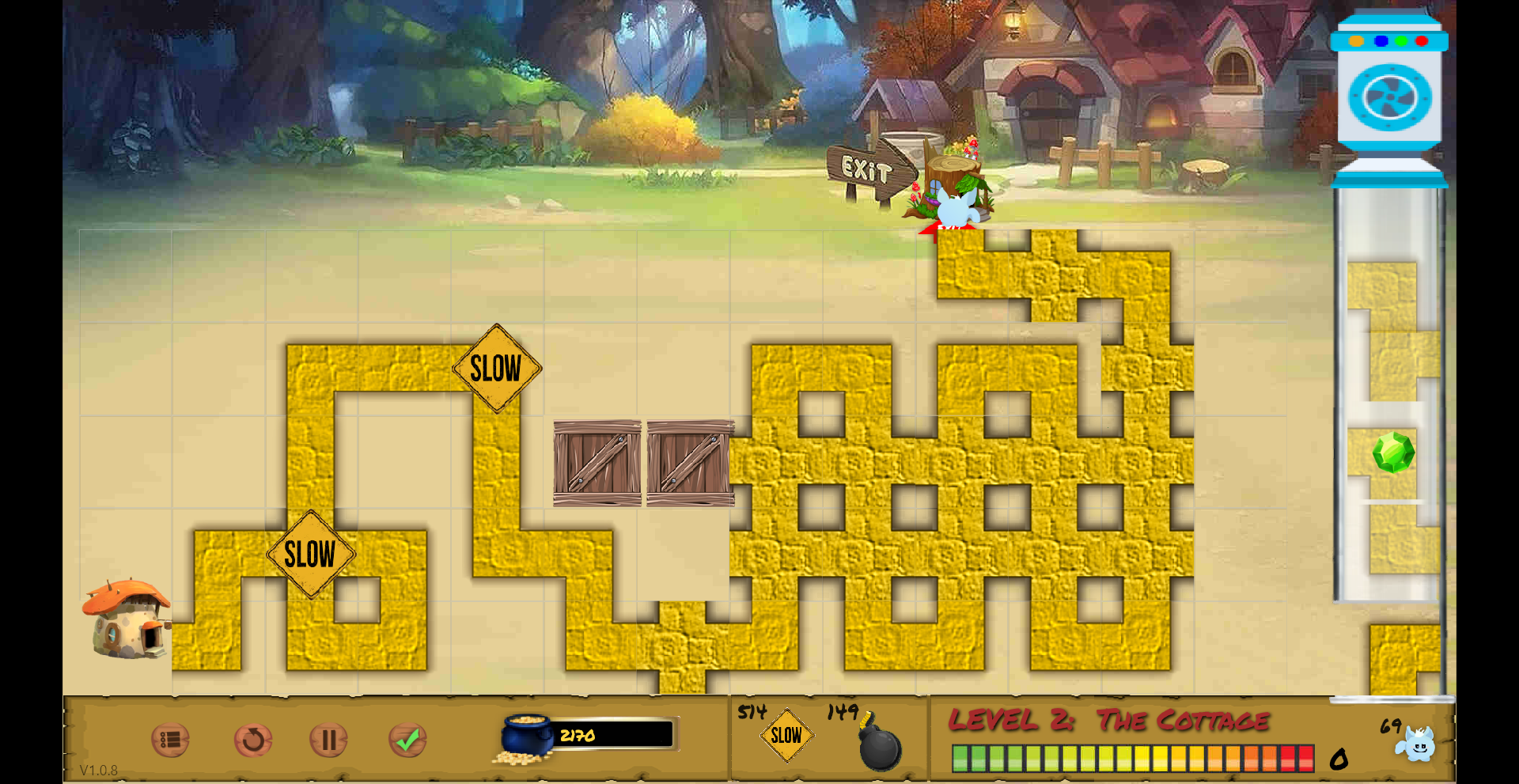Select the black bomb item
This screenshot has width=1519, height=784.
tap(879, 744)
